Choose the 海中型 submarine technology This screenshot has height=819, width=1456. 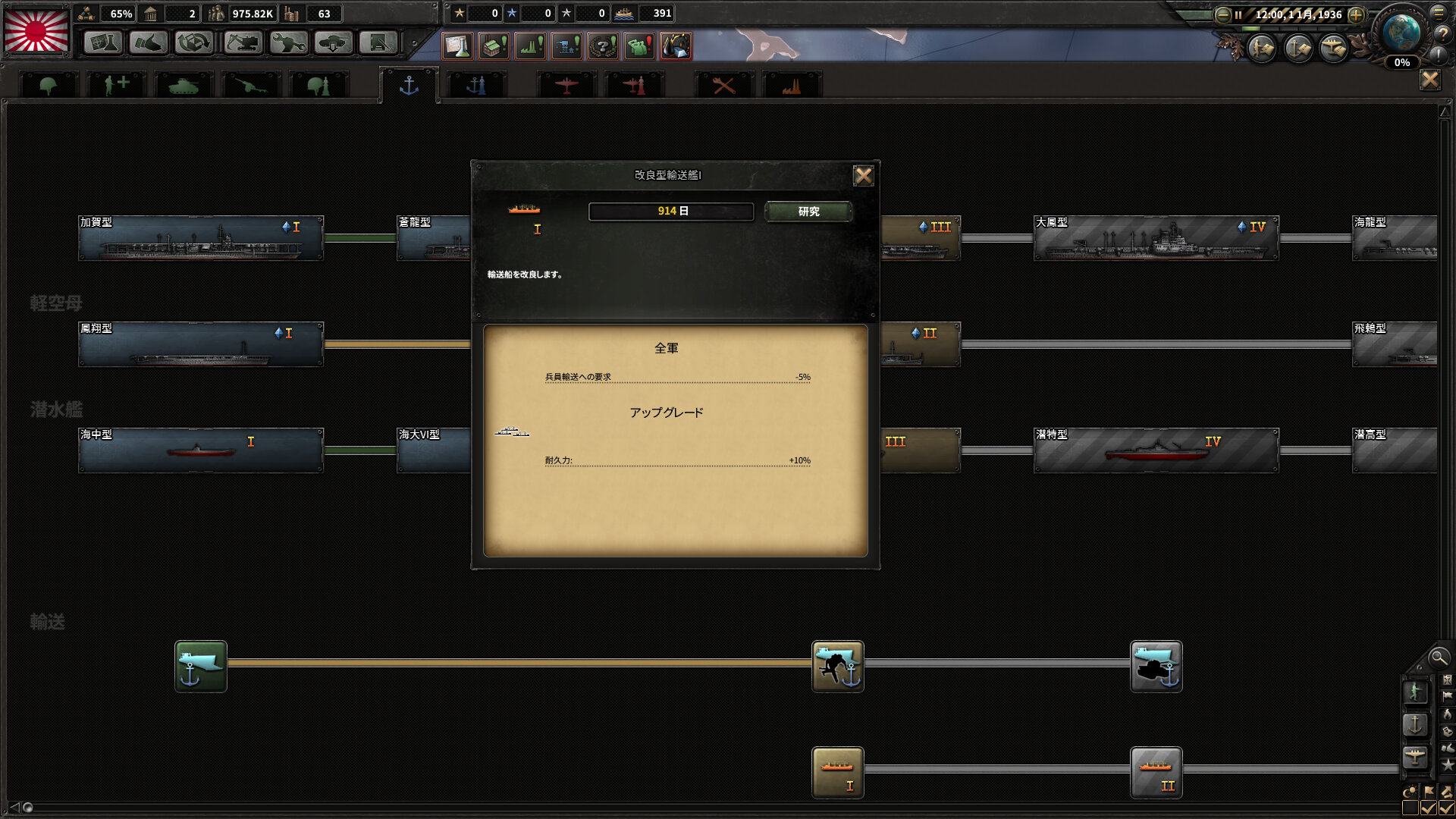[x=201, y=450]
